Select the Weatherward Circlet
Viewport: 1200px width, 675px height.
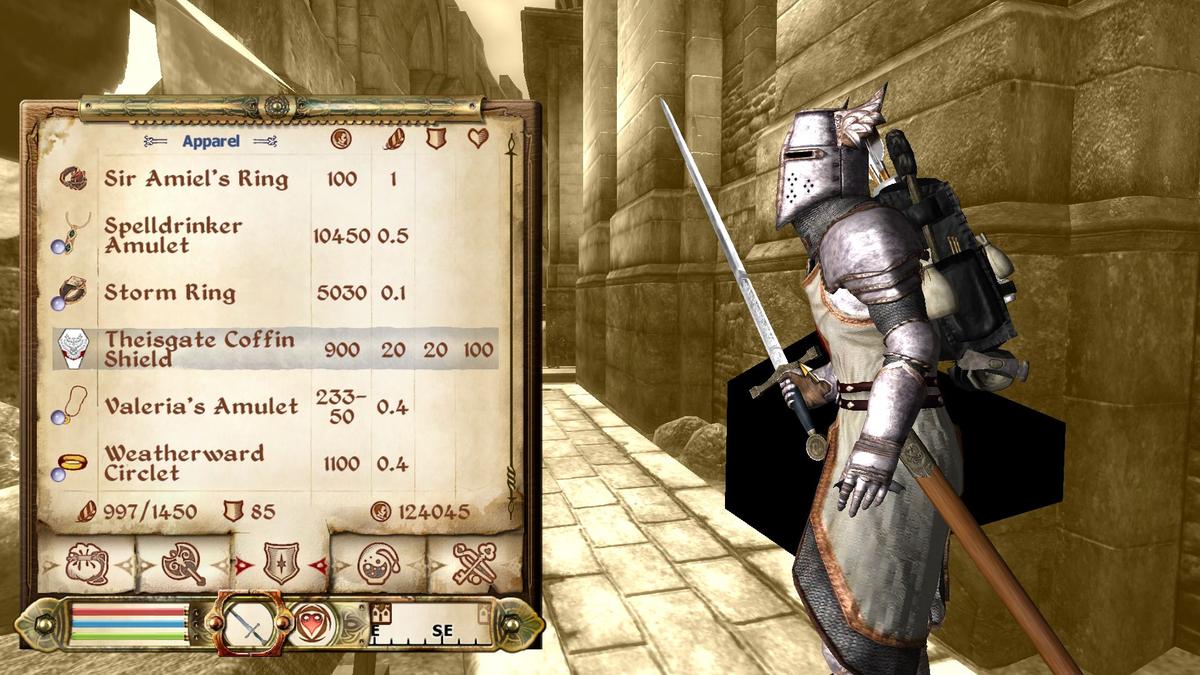tap(184, 463)
